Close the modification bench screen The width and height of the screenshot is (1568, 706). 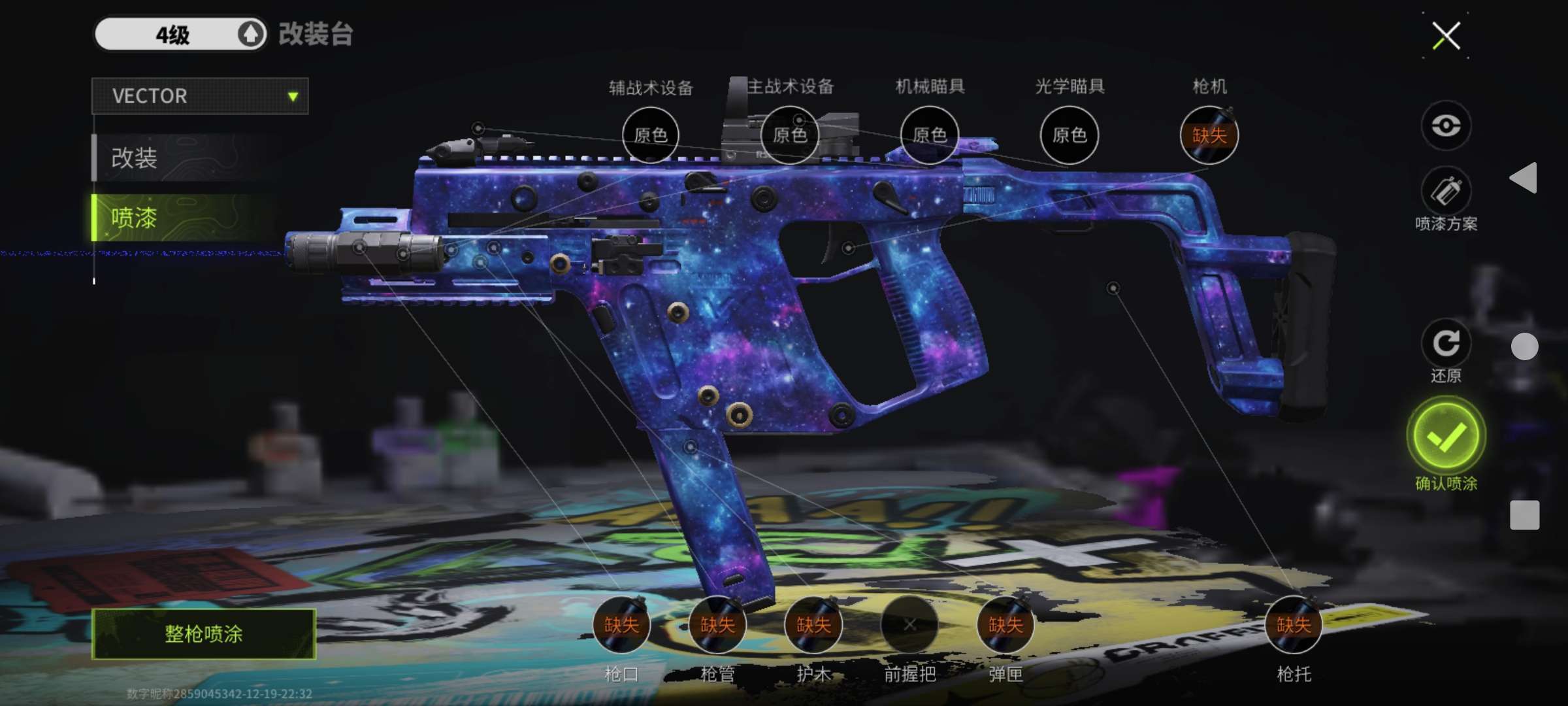1446,36
